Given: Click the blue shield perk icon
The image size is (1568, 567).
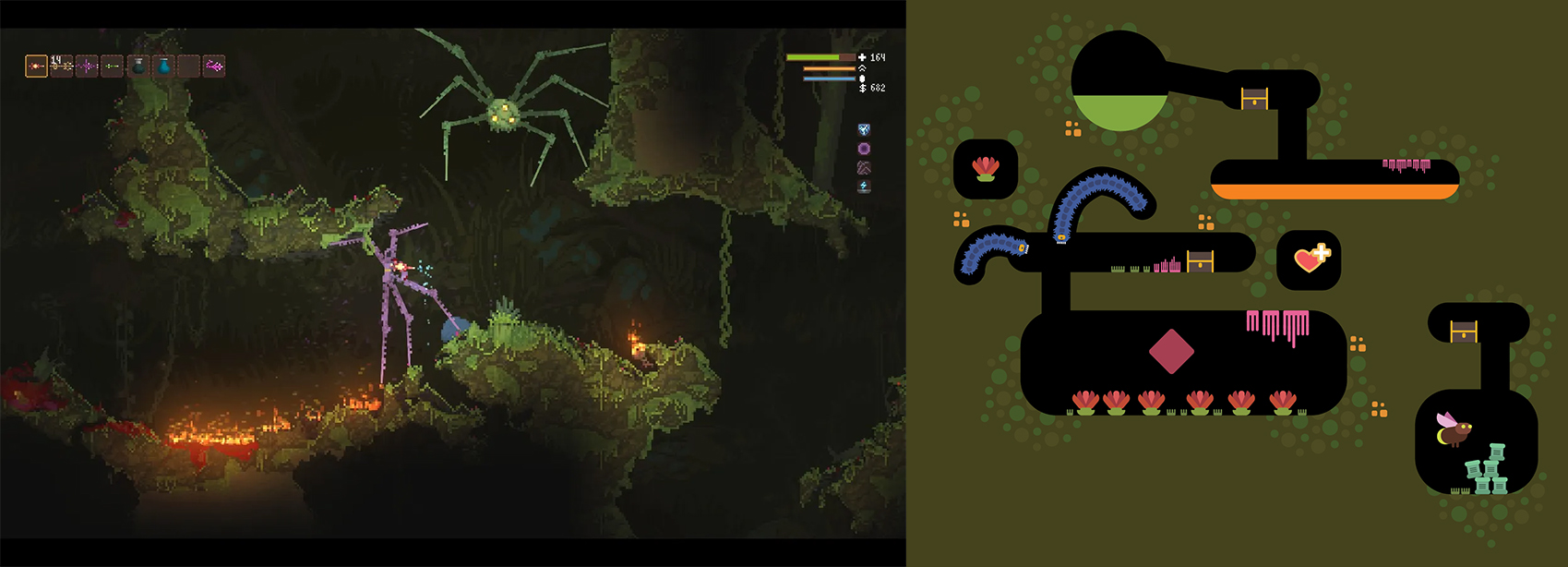Looking at the screenshot, I should pyautogui.click(x=864, y=130).
